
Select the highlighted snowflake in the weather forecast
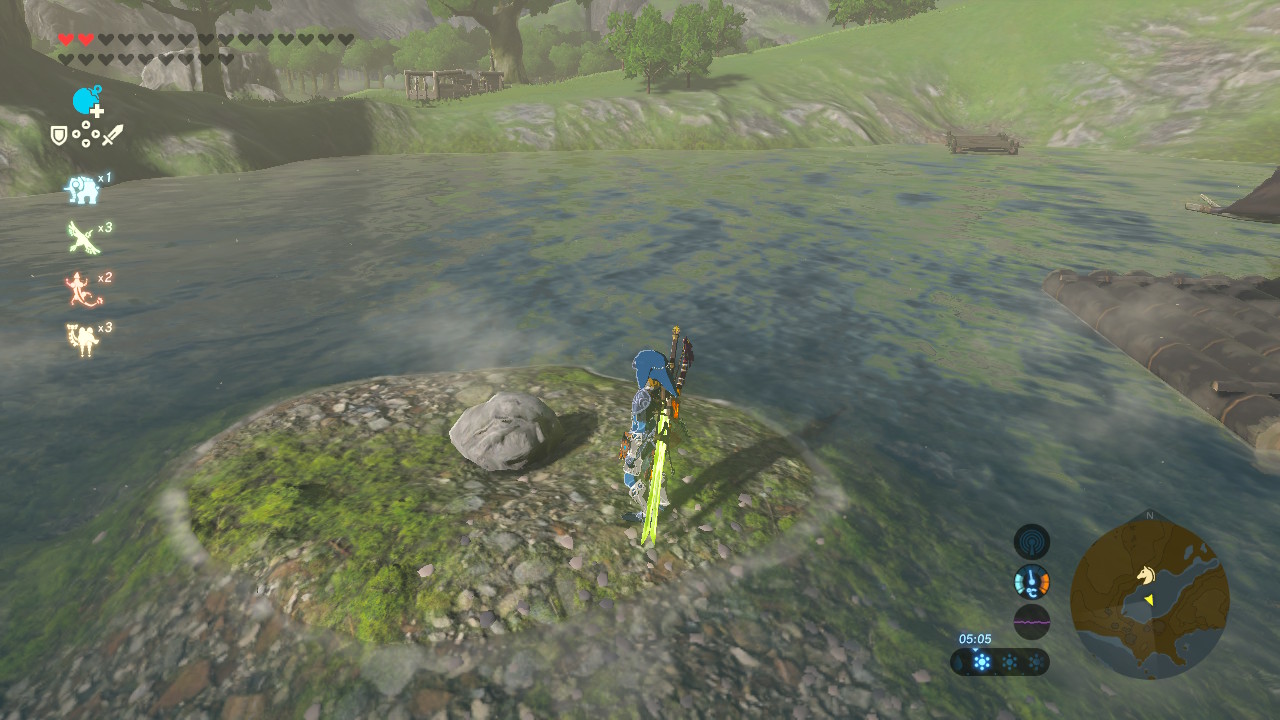point(981,662)
